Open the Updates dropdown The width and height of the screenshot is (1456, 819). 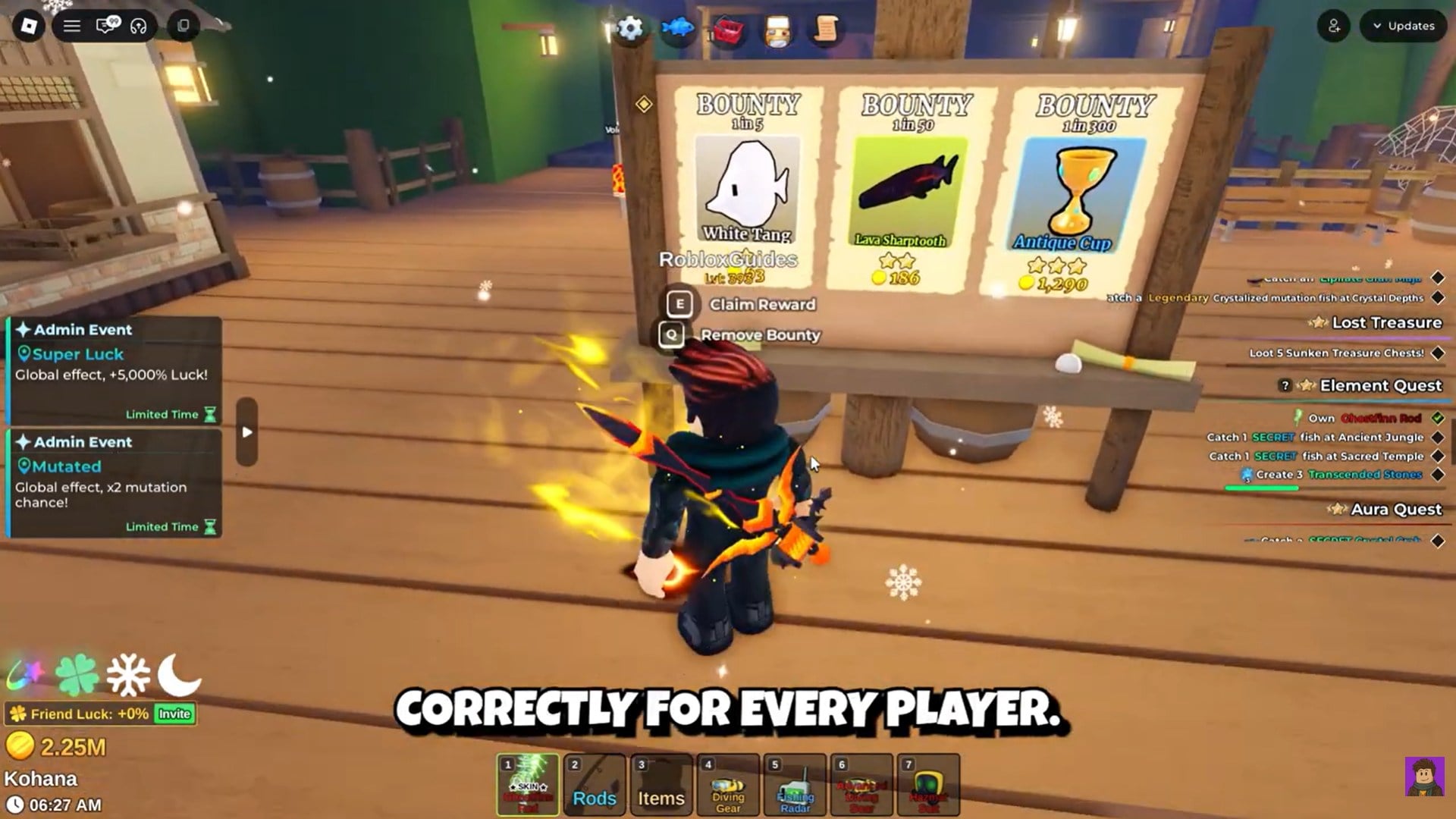[1402, 25]
